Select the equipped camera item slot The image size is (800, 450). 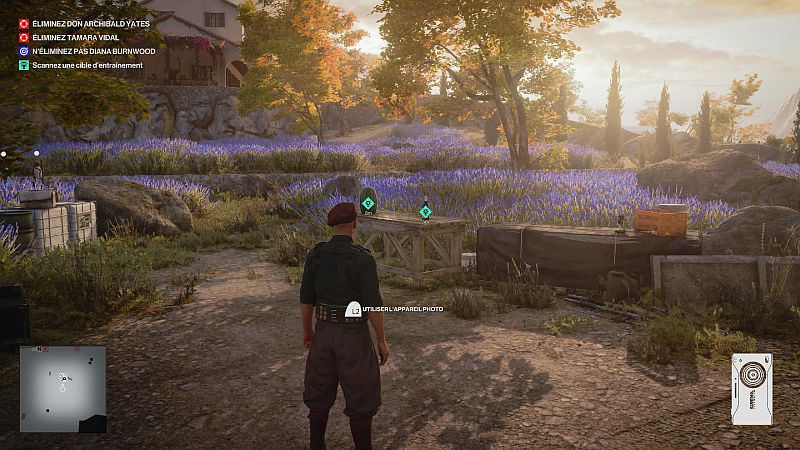pos(751,388)
